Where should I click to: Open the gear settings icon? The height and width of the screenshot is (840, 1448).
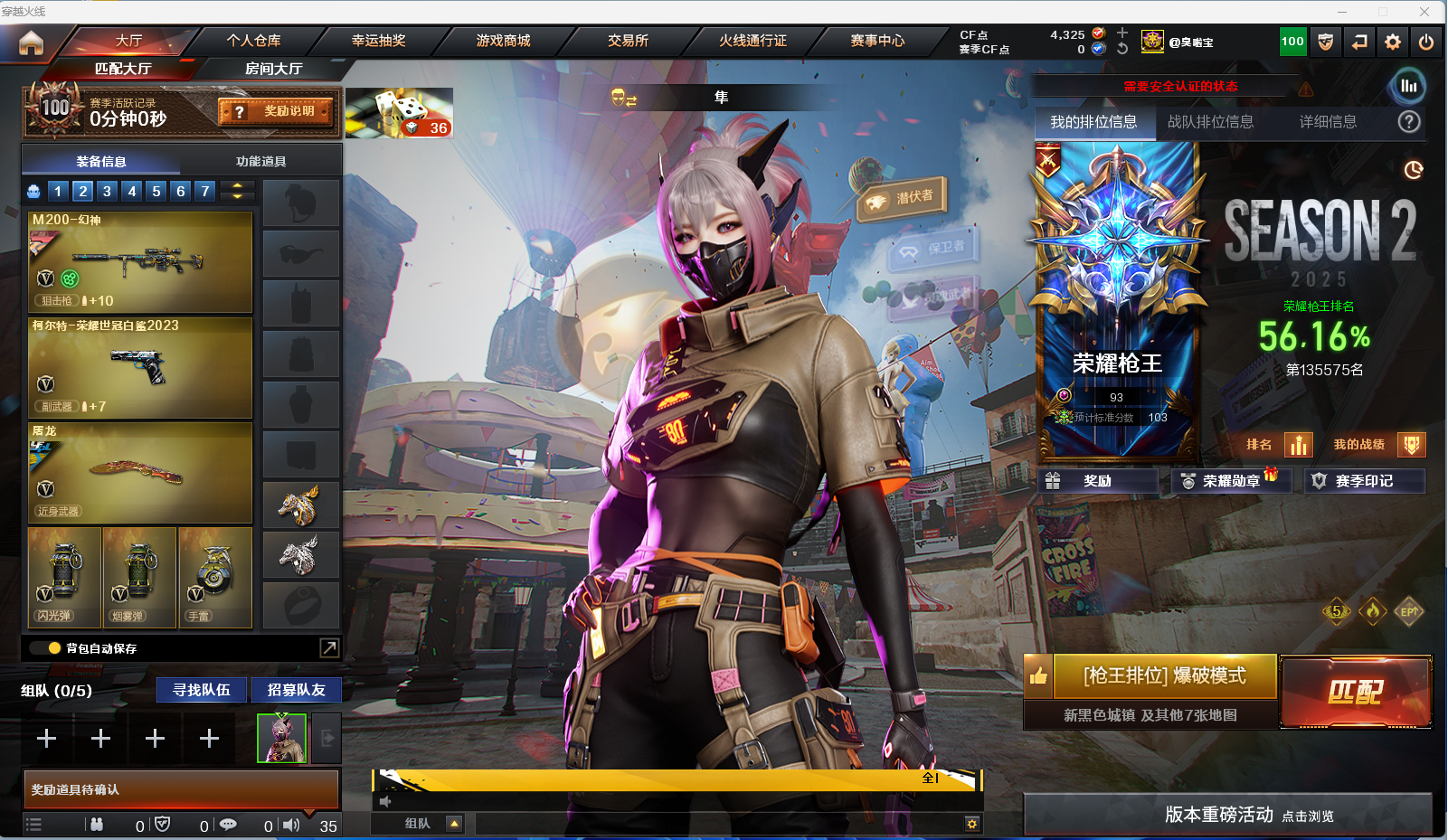1393,42
